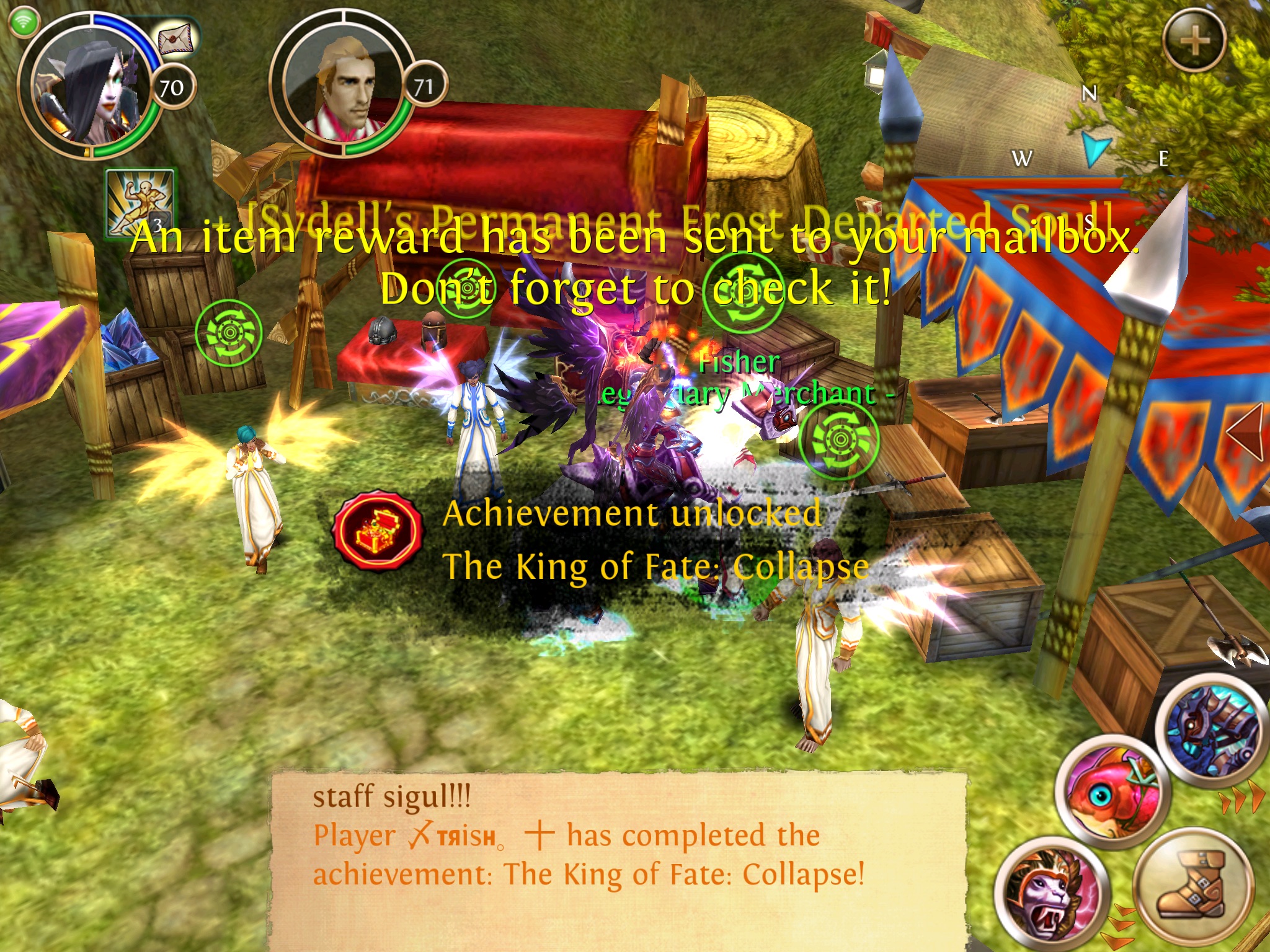This screenshot has height=952, width=1270.
Task: Open the mail envelope icon
Action: click(175, 38)
